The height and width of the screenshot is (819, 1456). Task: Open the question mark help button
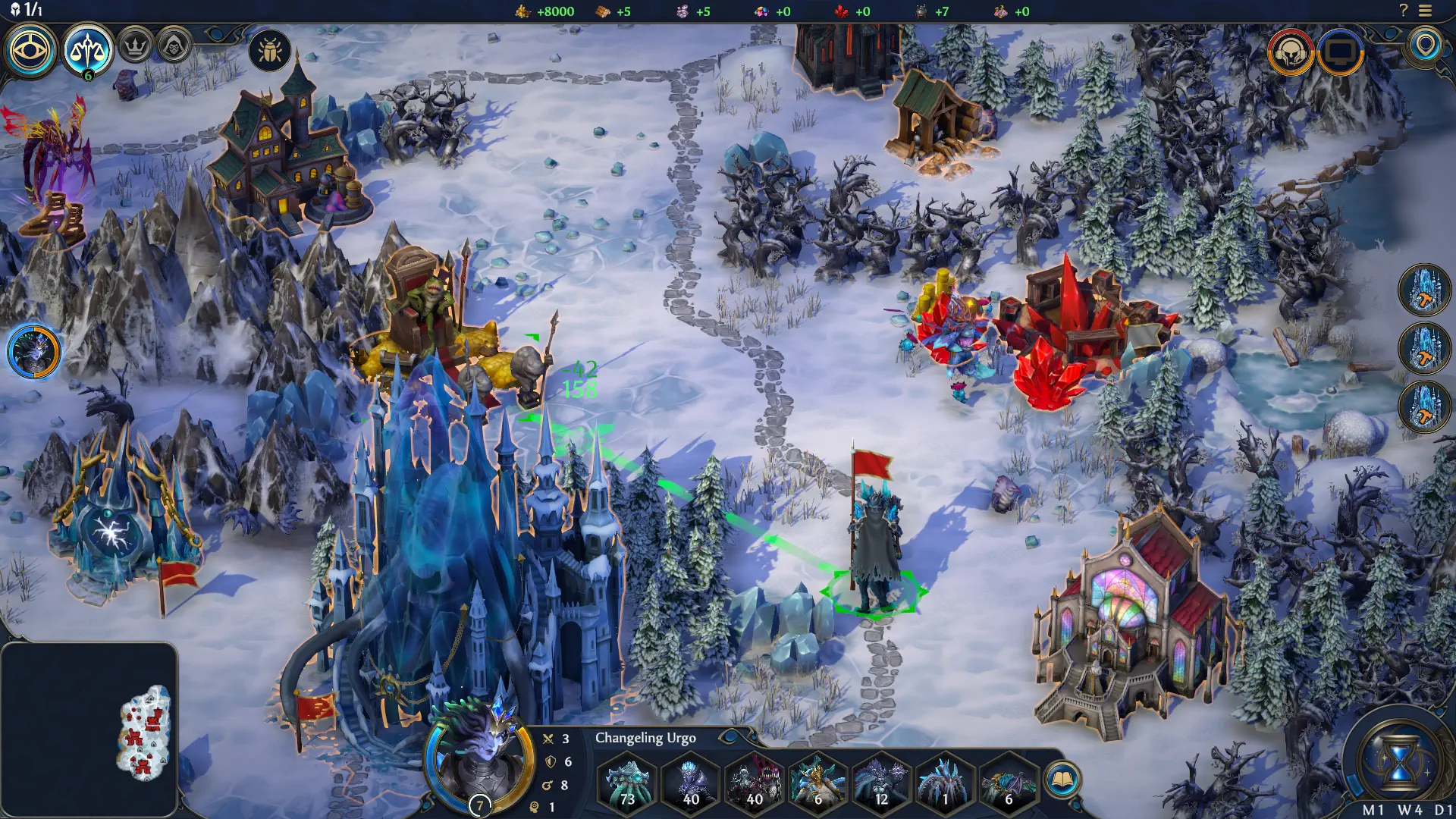[x=1403, y=11]
